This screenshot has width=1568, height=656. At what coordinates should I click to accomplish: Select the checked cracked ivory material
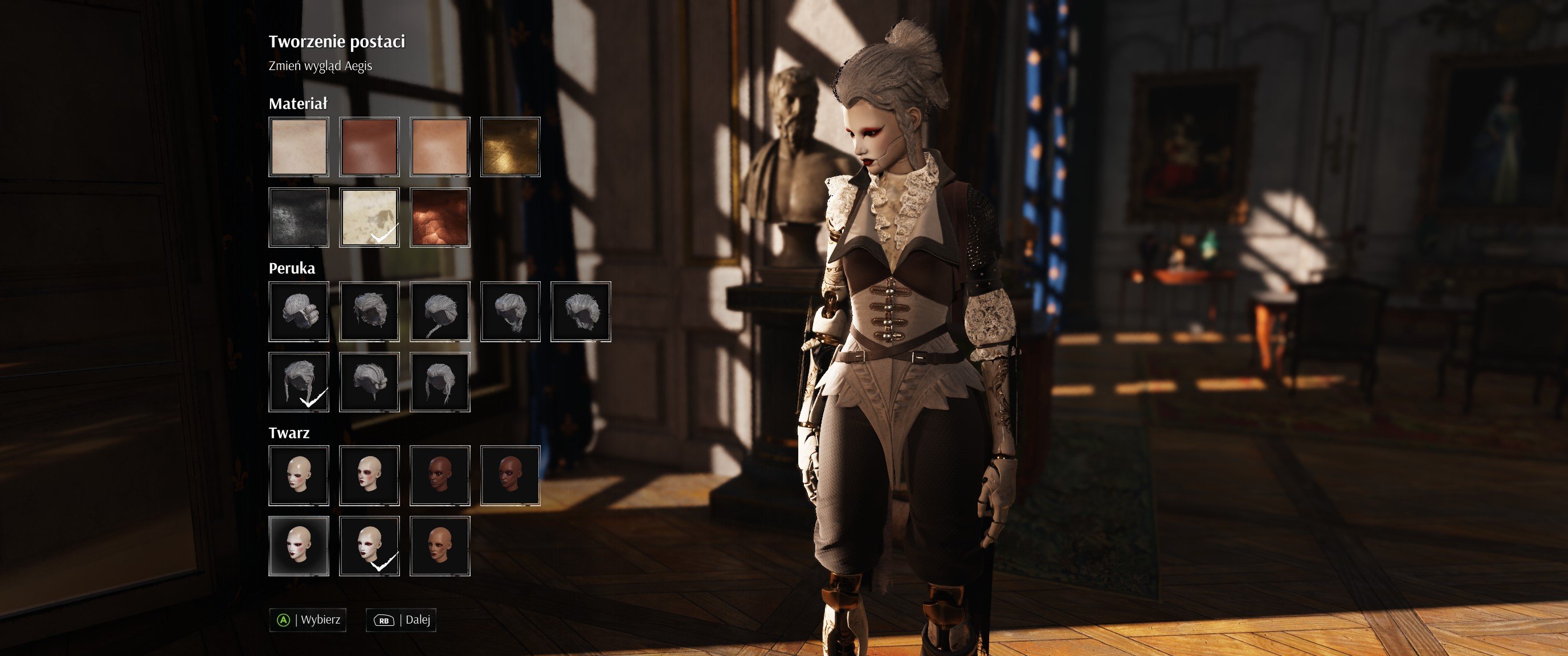click(x=369, y=218)
